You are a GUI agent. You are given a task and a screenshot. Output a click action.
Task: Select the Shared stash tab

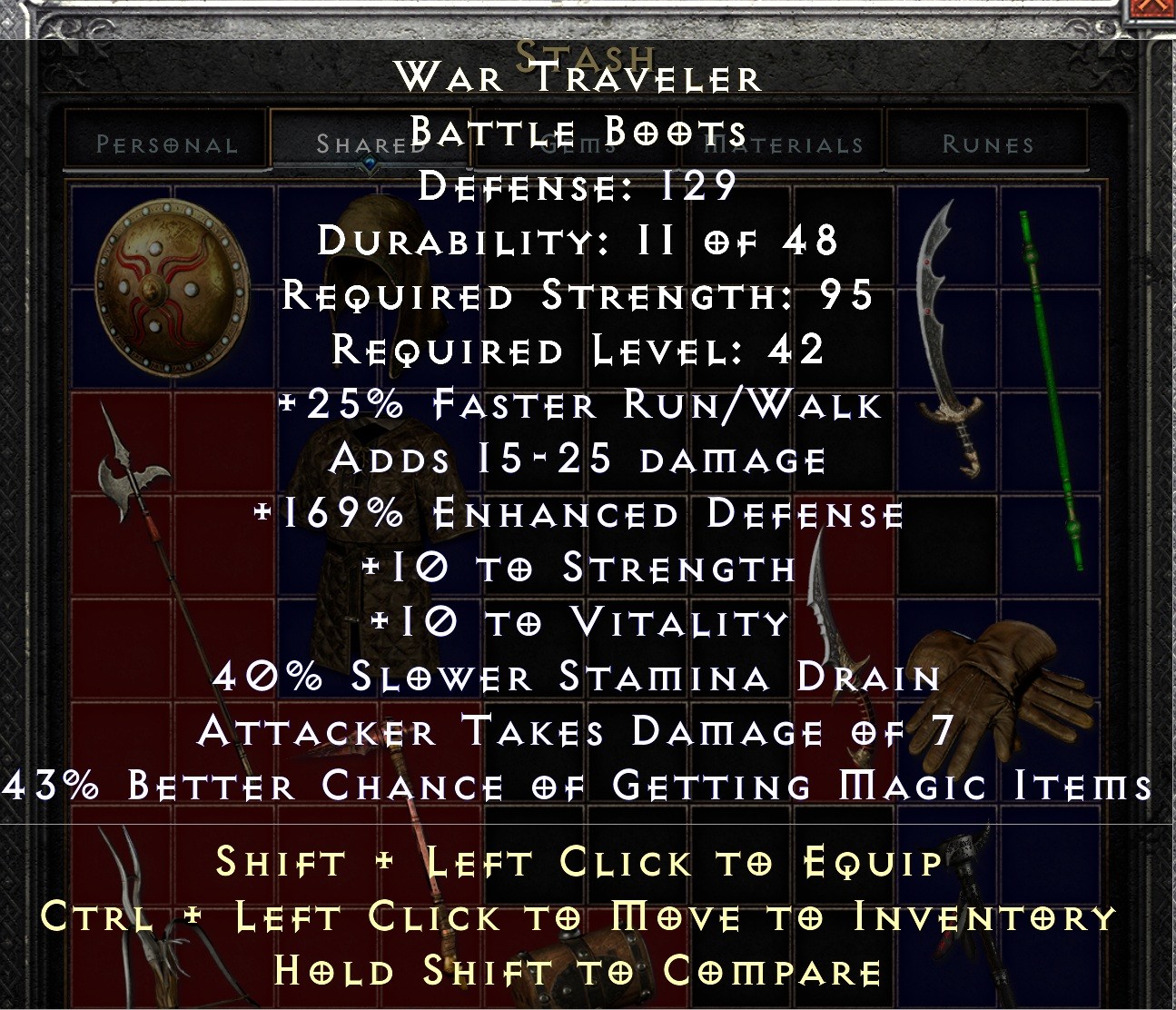point(363,141)
